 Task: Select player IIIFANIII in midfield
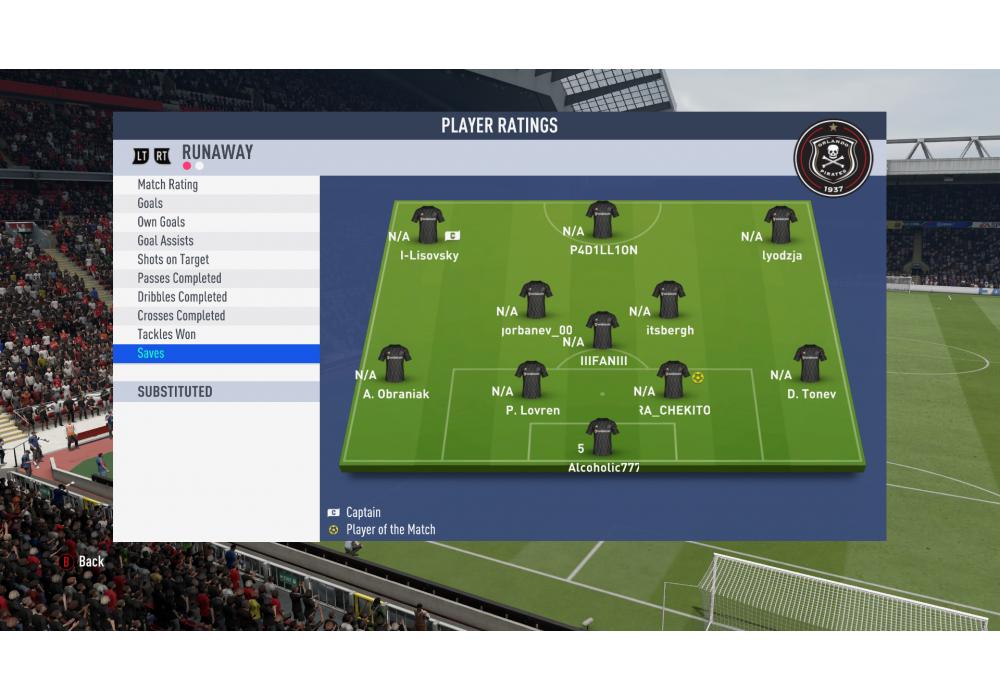[603, 330]
